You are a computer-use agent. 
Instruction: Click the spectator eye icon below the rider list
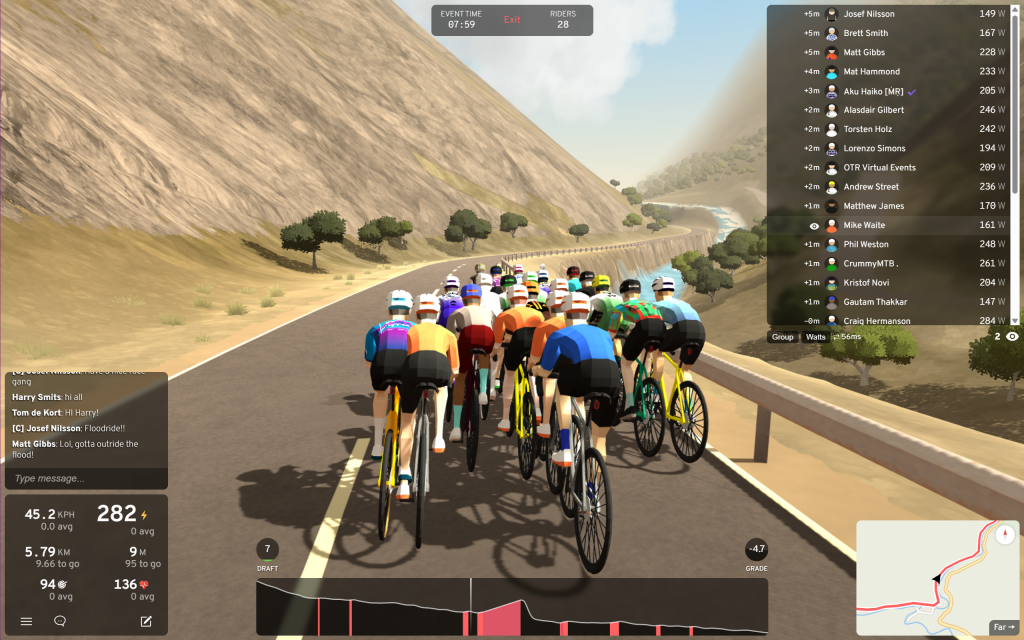point(1012,337)
